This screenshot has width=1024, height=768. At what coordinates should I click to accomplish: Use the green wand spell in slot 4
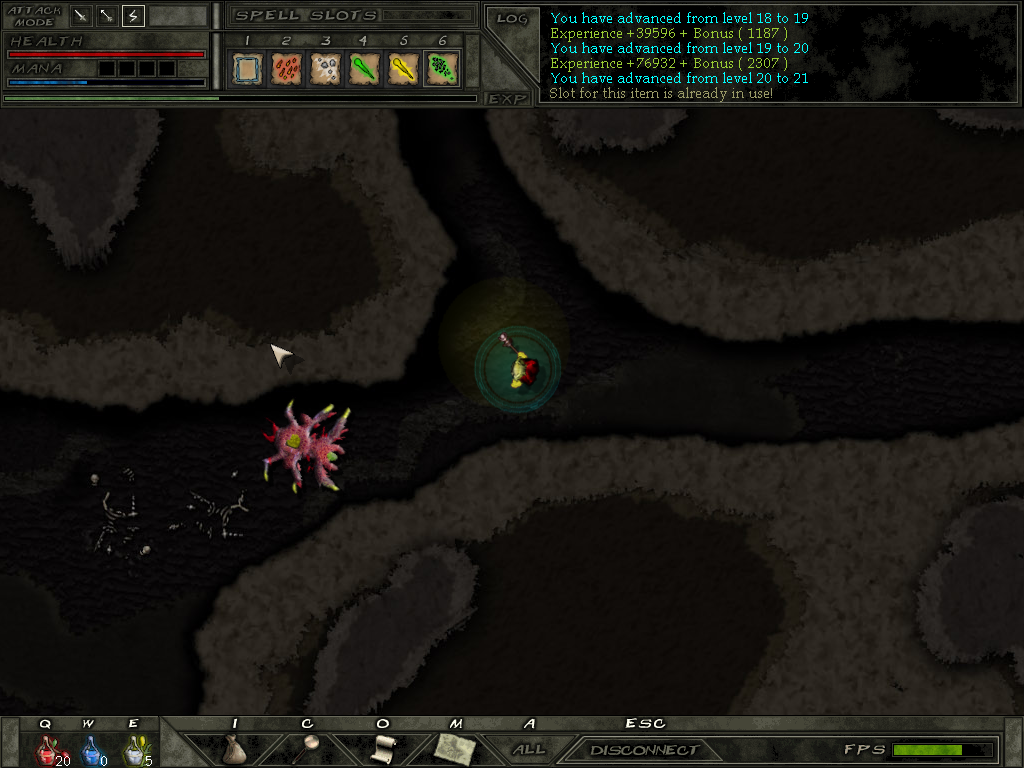click(363, 68)
